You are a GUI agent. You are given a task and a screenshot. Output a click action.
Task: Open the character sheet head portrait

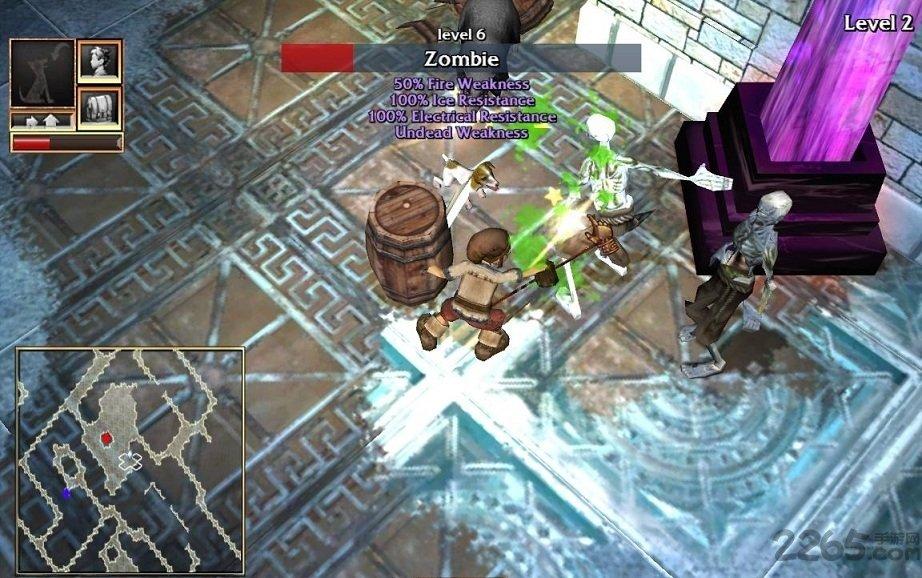click(99, 61)
